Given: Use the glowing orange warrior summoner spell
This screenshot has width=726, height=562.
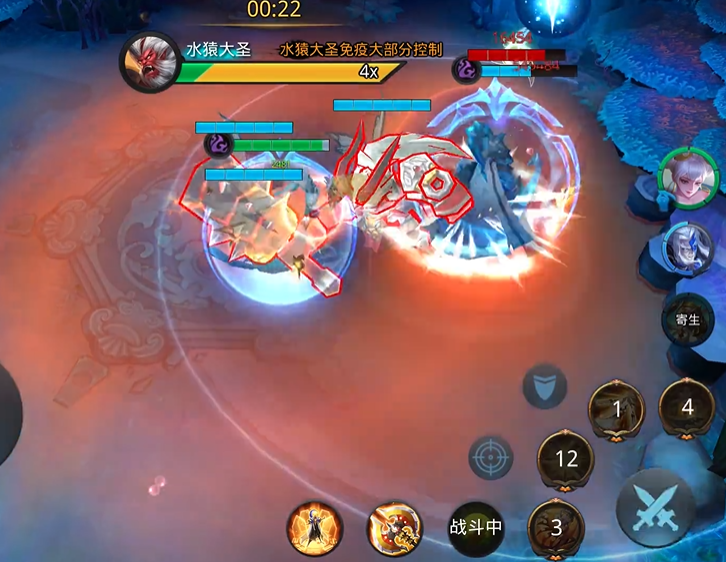Looking at the screenshot, I should click(x=314, y=528).
